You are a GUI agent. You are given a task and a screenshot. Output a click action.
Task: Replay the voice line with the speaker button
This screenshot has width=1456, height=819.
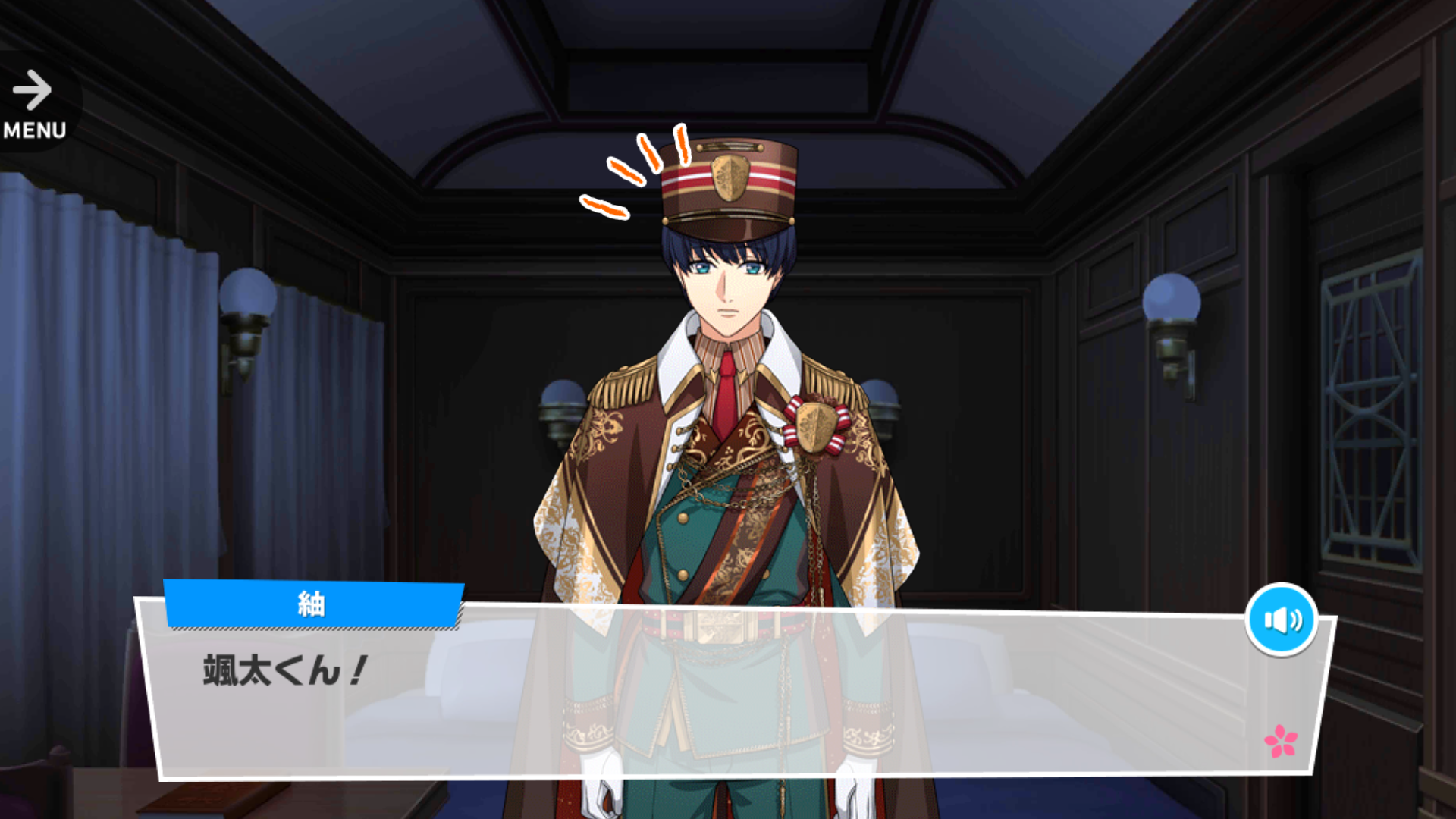[1282, 620]
